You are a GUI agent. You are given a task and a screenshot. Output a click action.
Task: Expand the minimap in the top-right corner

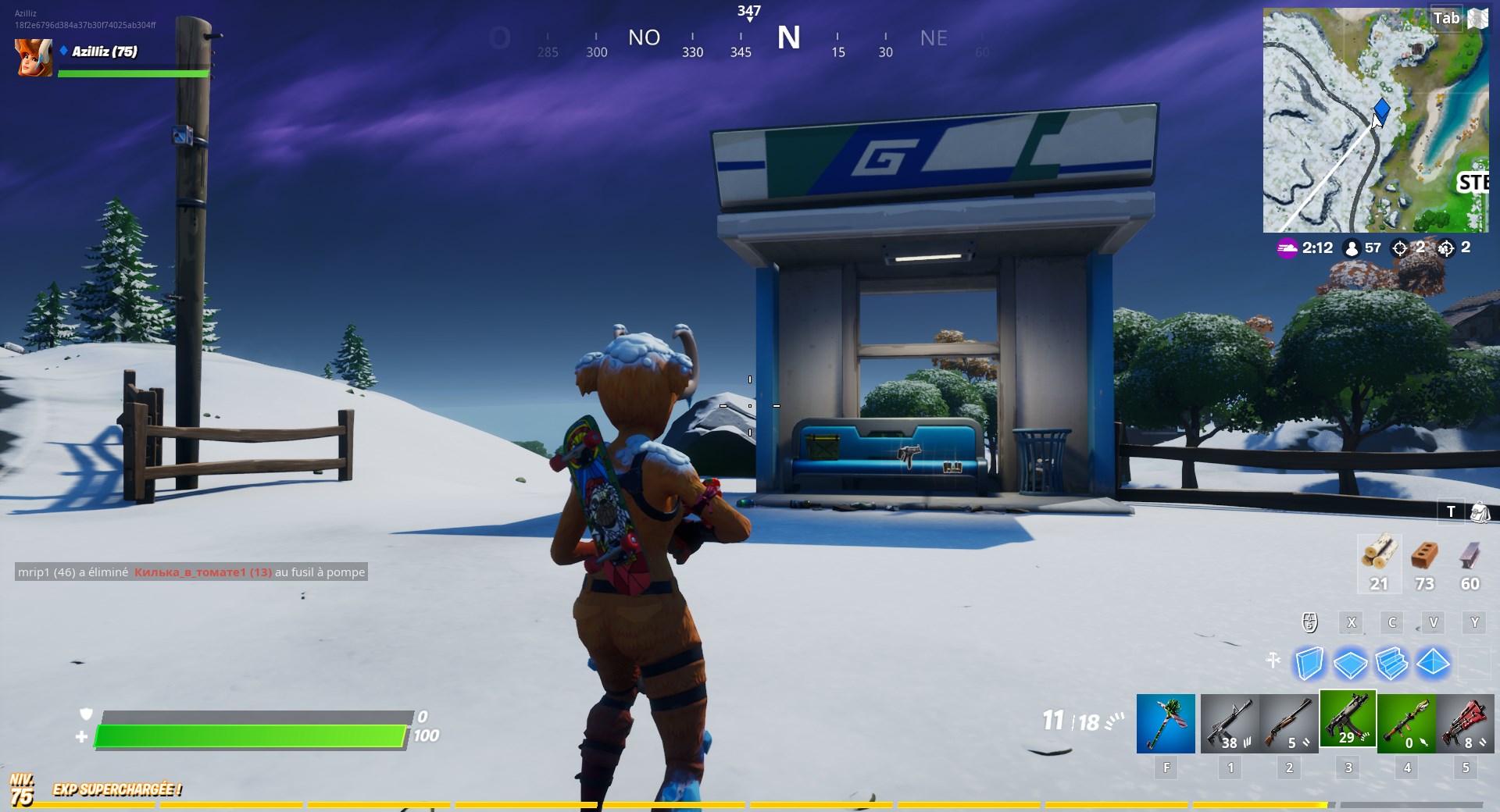click(x=1377, y=117)
